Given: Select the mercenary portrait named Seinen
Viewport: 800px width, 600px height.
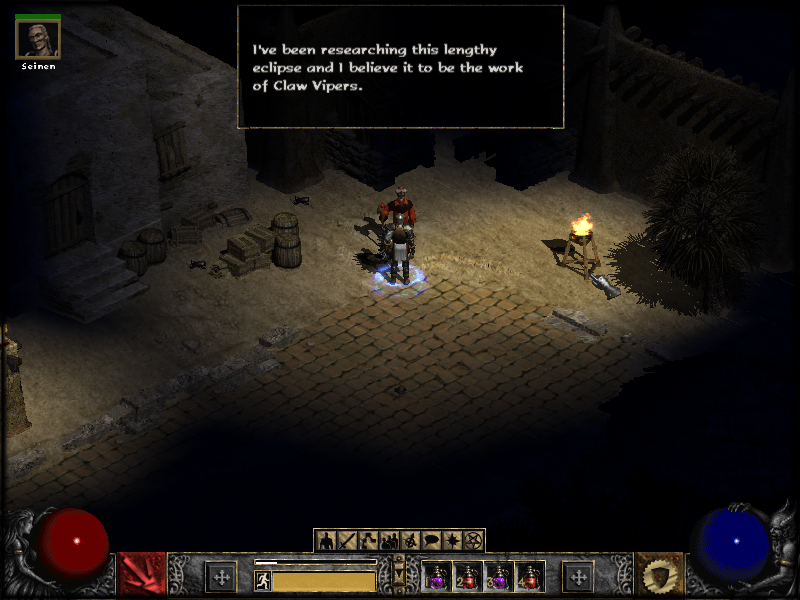Looking at the screenshot, I should coord(38,39).
